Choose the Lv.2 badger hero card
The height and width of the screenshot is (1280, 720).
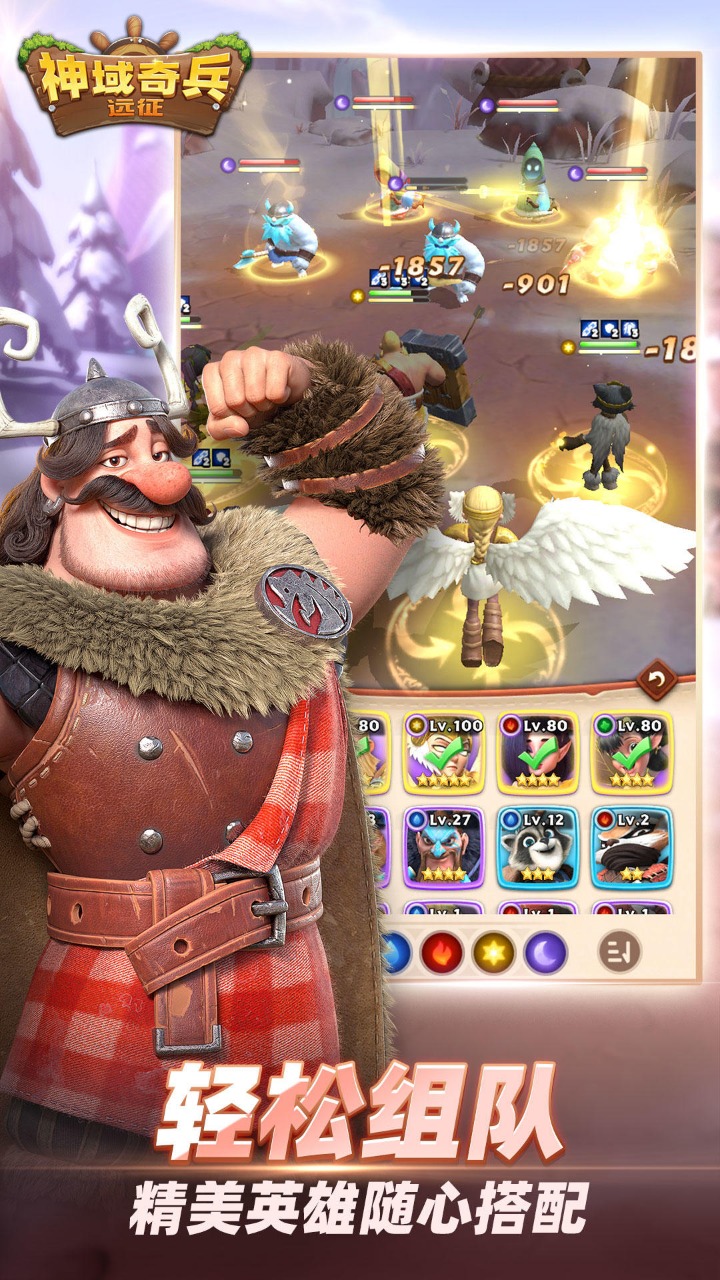click(631, 846)
